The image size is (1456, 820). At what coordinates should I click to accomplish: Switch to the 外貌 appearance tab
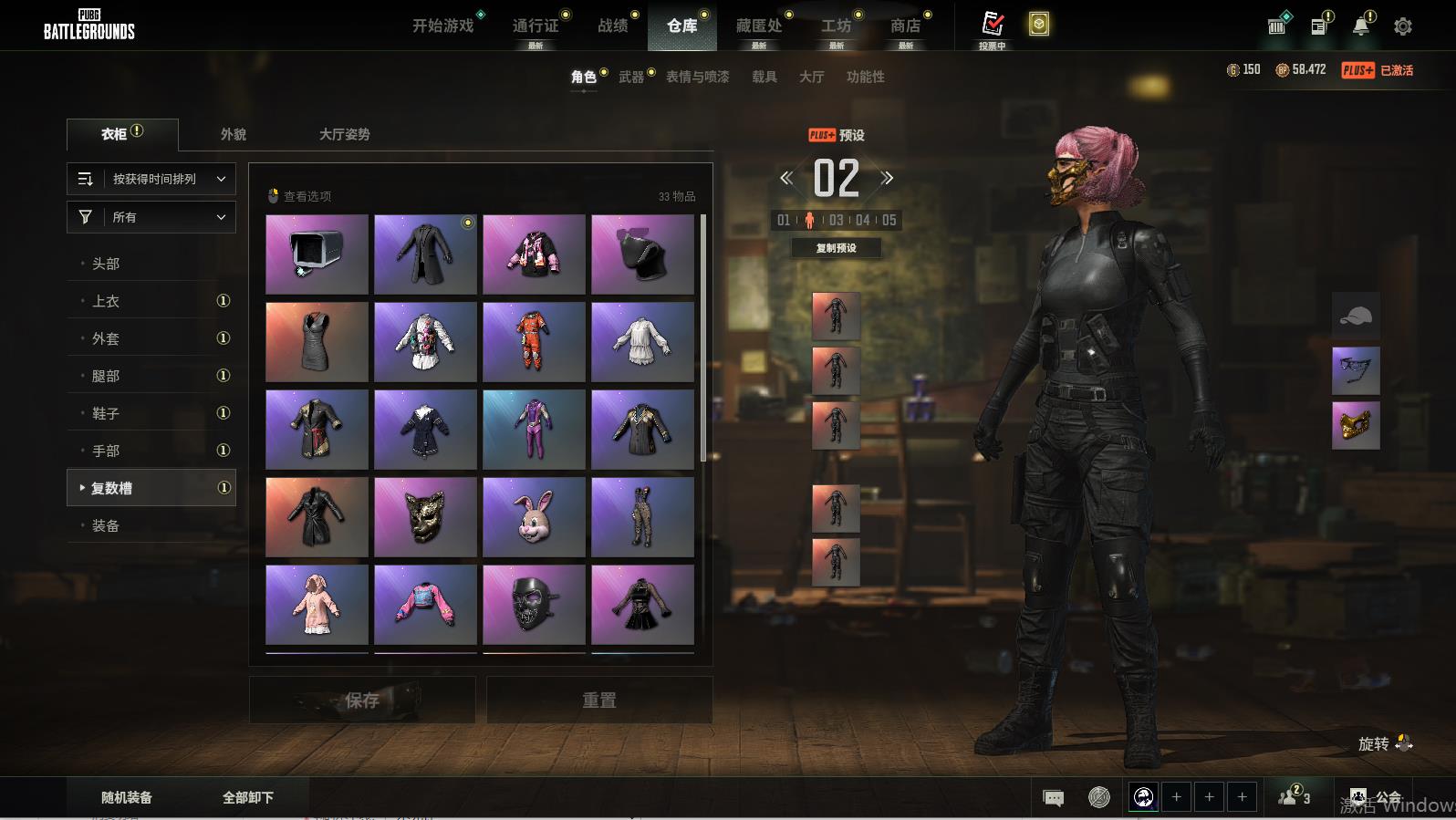pos(234,134)
